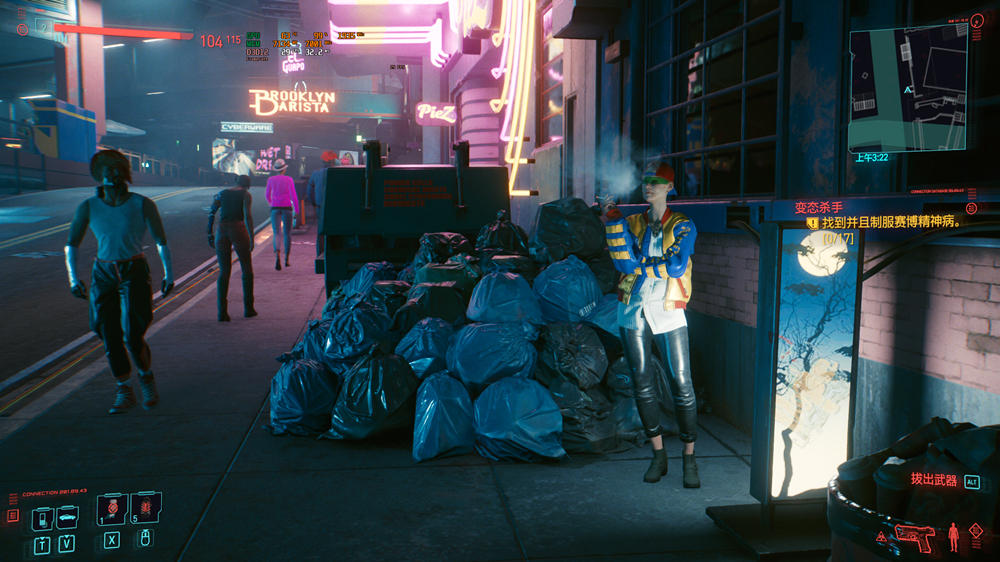Open the minimap in the corner
The height and width of the screenshot is (562, 1000).
(x=908, y=88)
